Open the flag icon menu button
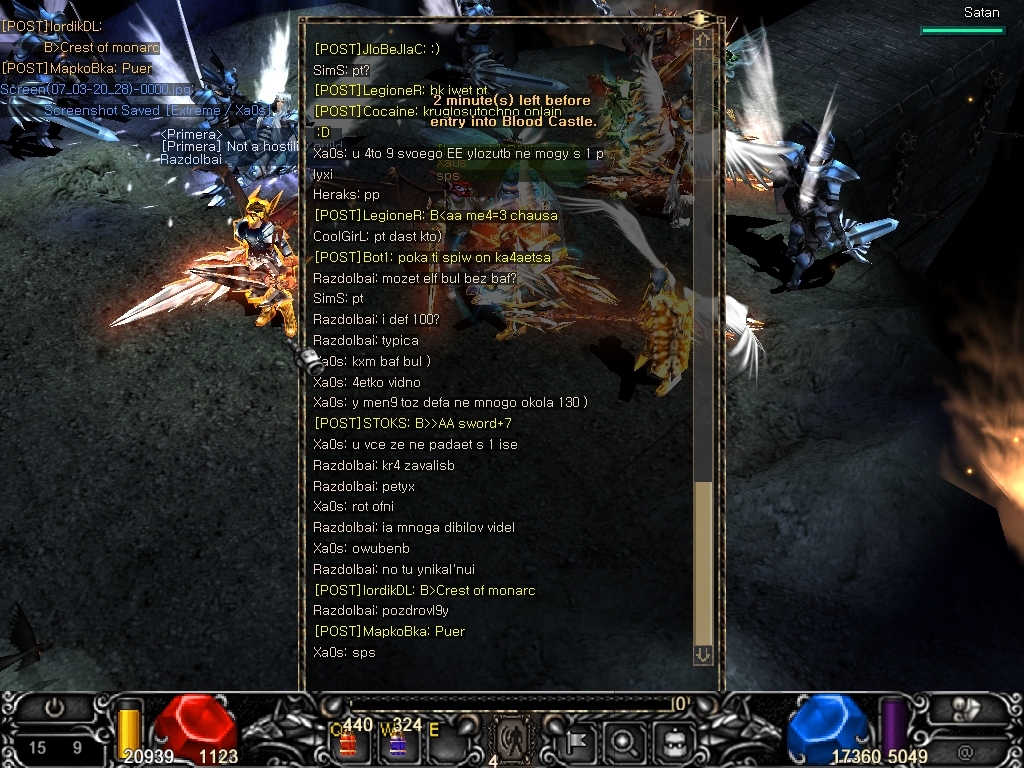1024x768 pixels. click(577, 741)
